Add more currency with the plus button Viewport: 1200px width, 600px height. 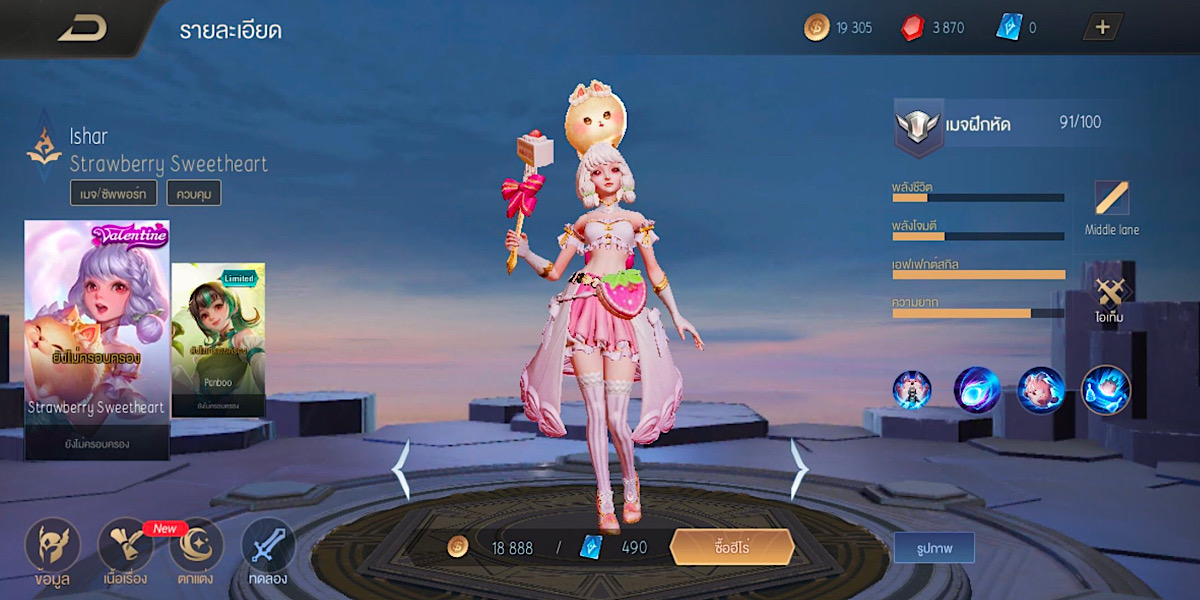coord(1103,28)
